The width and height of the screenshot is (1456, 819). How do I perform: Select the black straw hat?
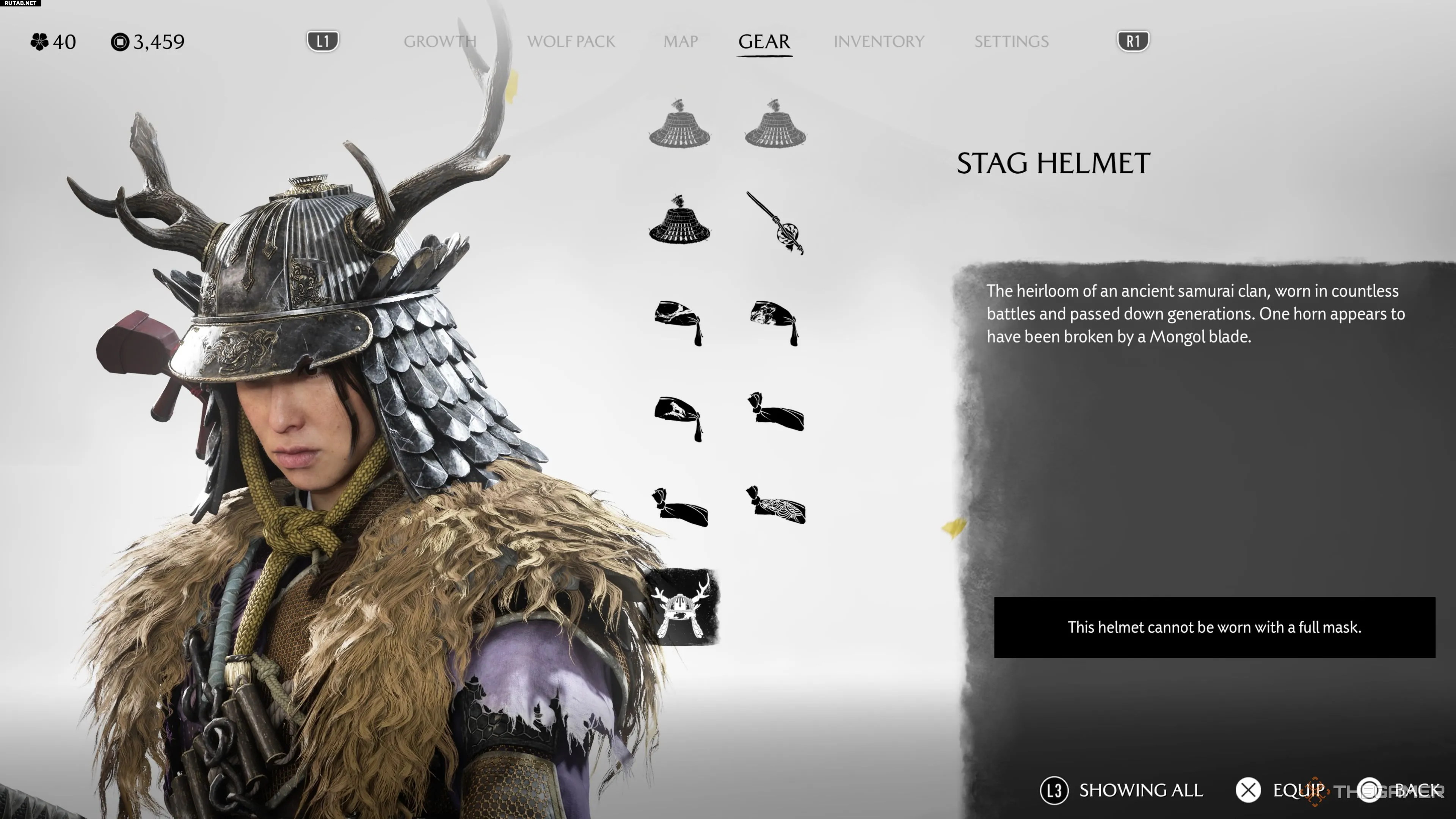679,220
